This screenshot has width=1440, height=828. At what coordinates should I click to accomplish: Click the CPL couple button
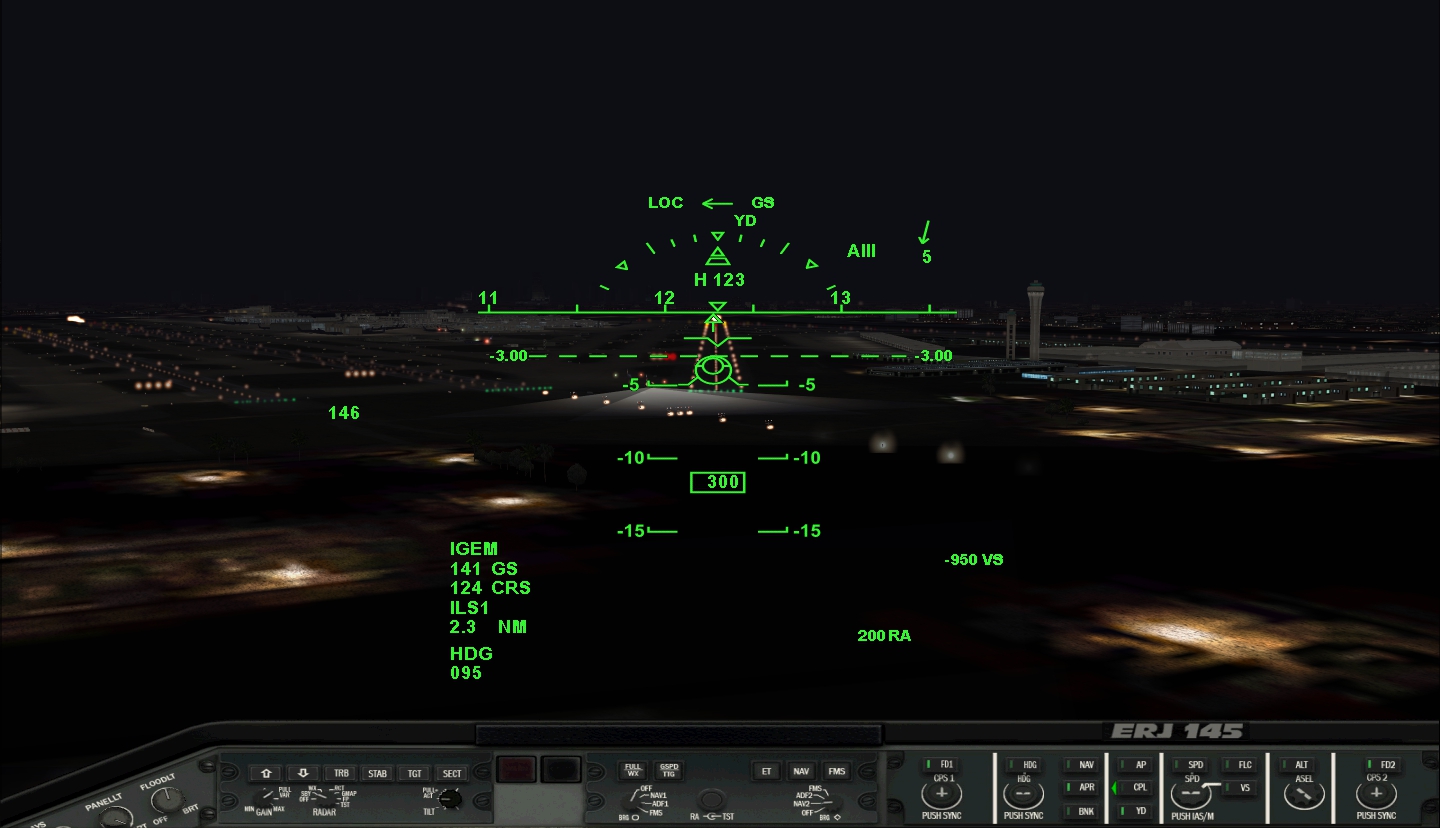pos(1138,788)
